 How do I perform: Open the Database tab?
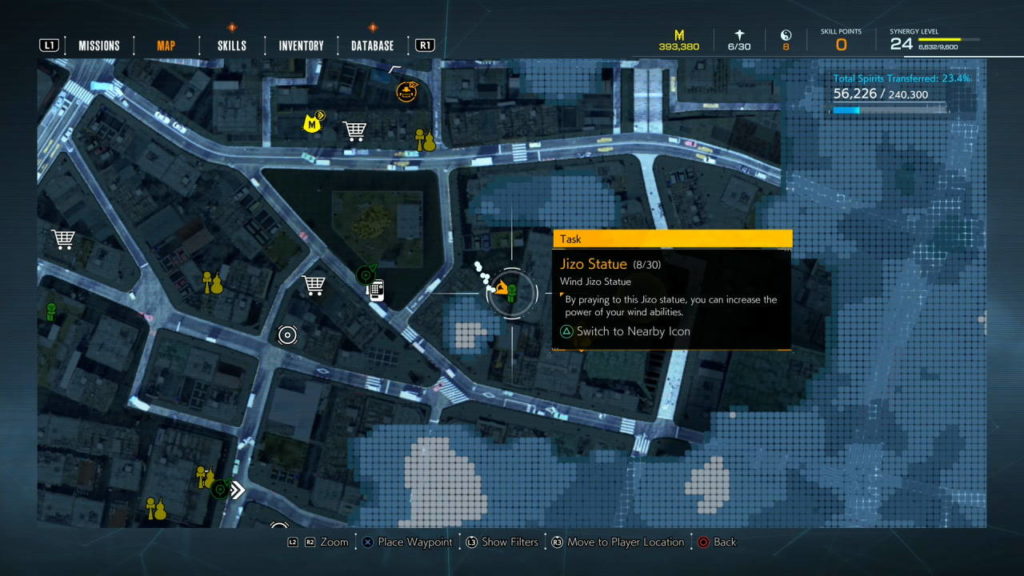pyautogui.click(x=372, y=45)
